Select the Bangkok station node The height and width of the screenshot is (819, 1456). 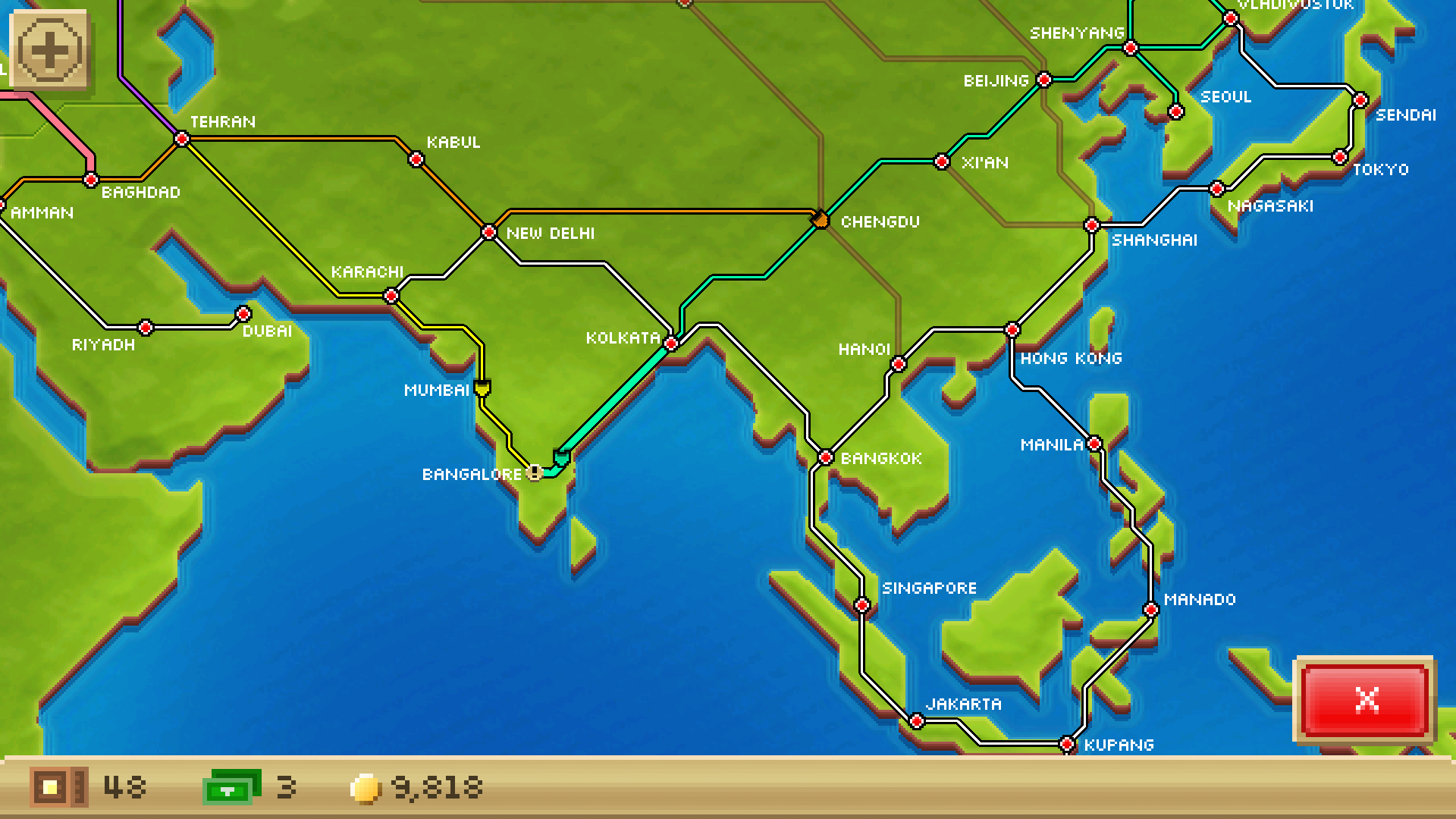(825, 457)
